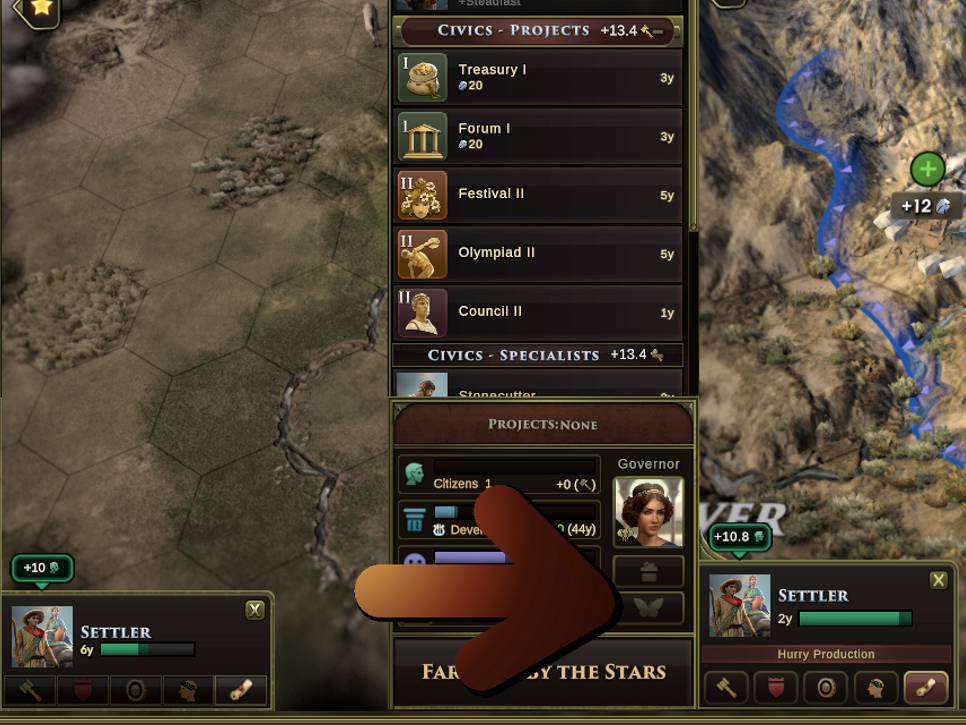Queue the Treasury I project
The height and width of the screenshot is (725, 966).
(x=539, y=77)
